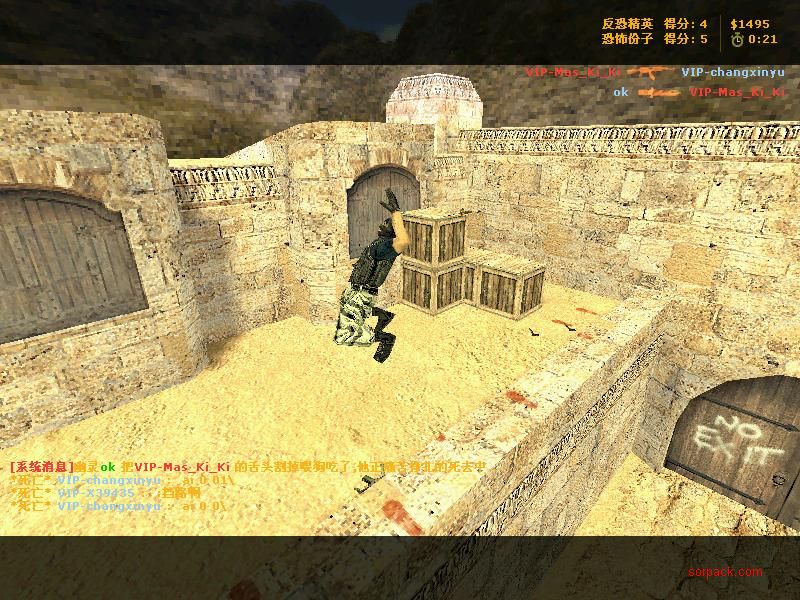Select VIP-changxinyu's name in the kill feed

(x=731, y=72)
